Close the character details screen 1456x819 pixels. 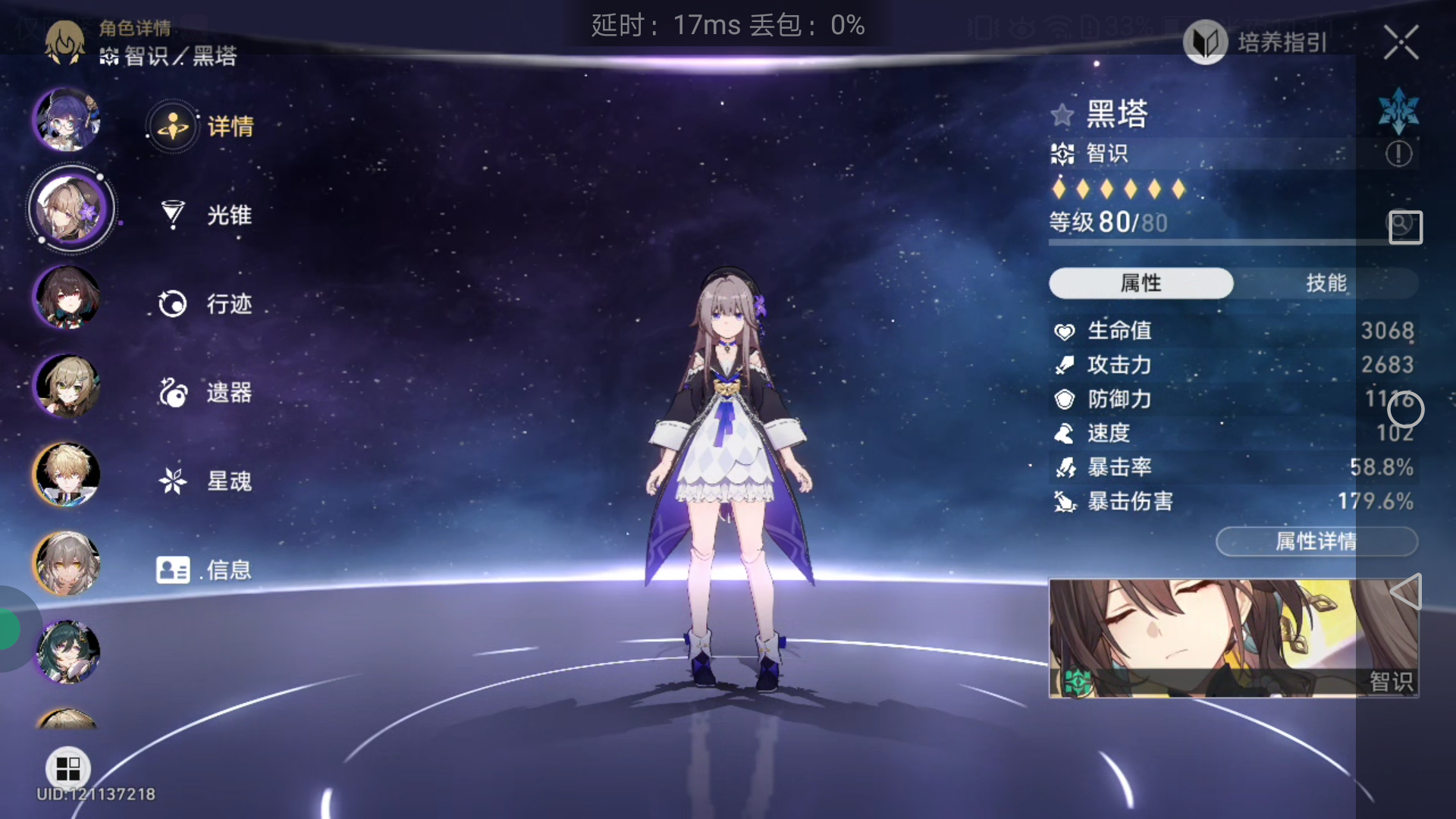click(1401, 42)
